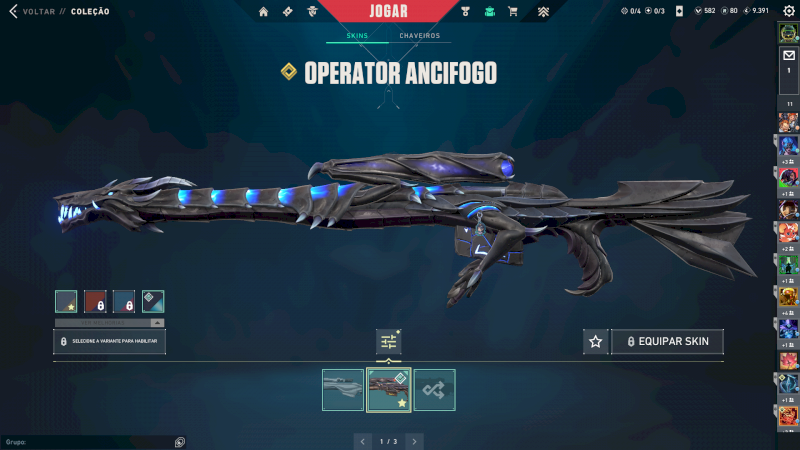800x450 pixels.
Task: Expand the Ver Melhorias upgrades bar
Action: click(109, 323)
